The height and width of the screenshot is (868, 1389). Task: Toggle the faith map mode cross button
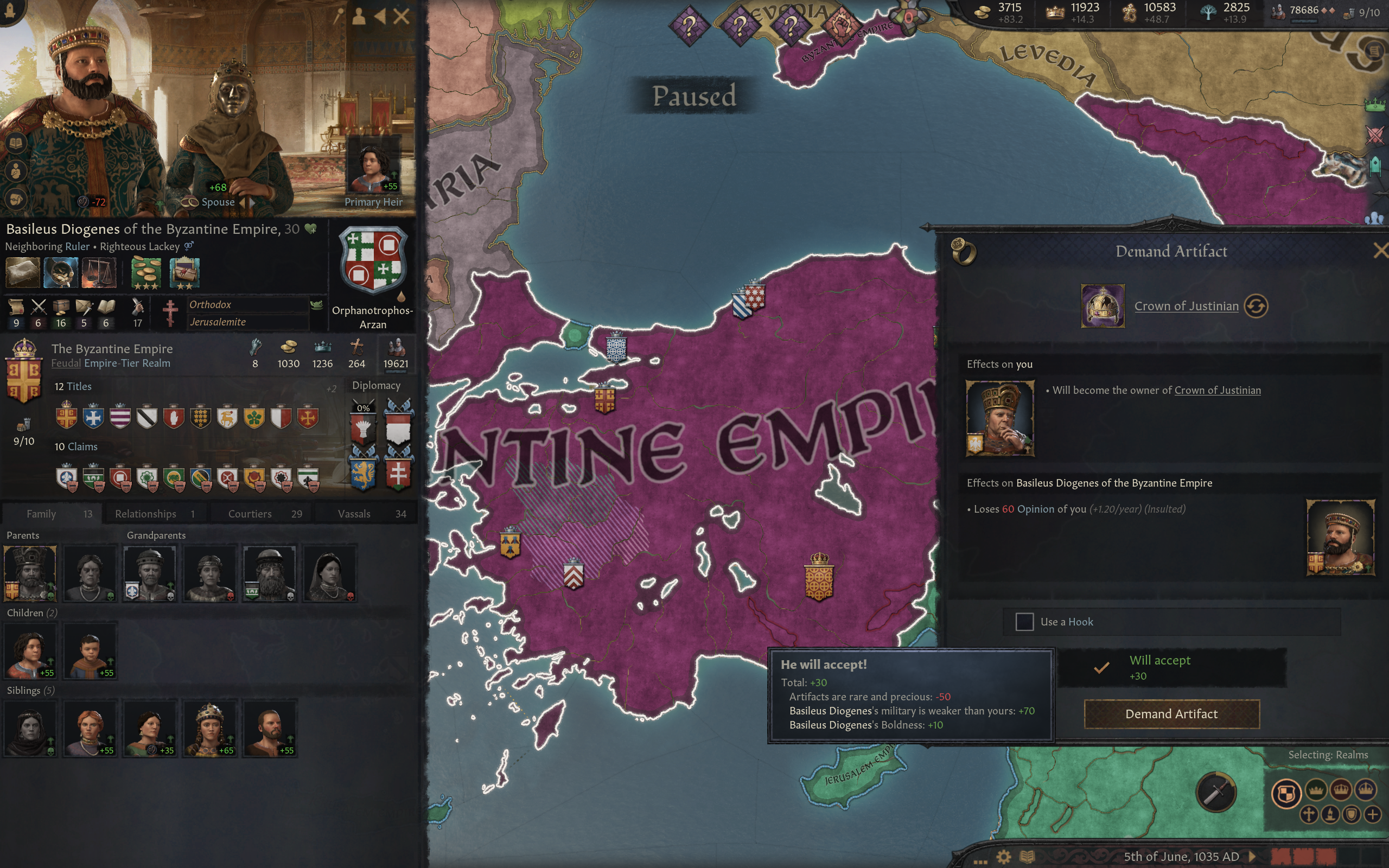[x=1309, y=816]
